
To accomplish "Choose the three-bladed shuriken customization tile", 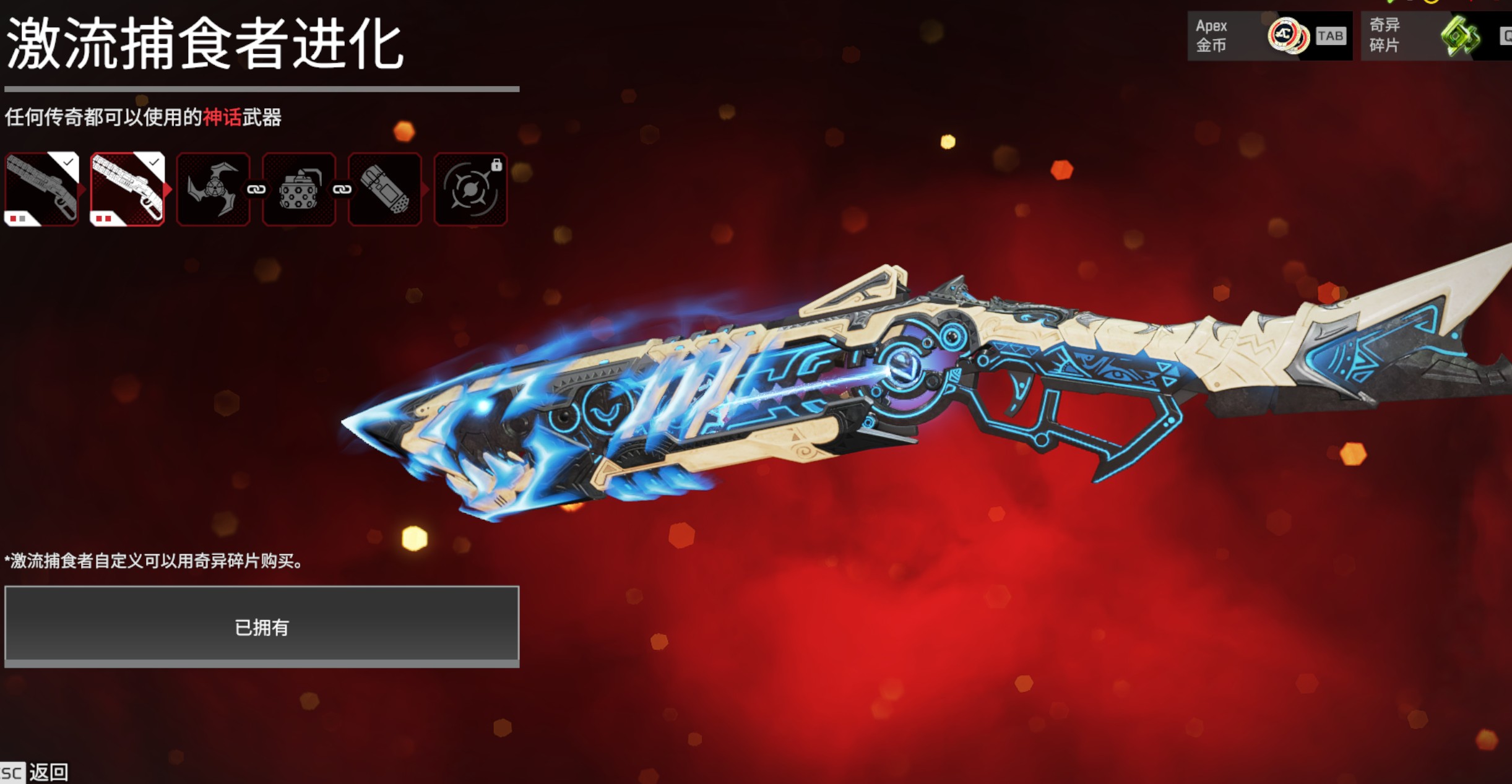I will click(213, 189).
